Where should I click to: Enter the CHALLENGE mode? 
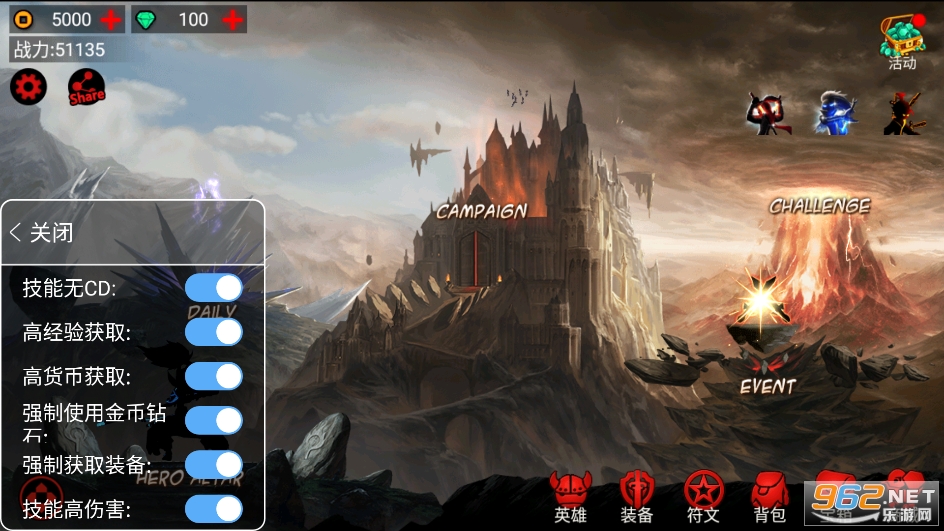click(819, 206)
